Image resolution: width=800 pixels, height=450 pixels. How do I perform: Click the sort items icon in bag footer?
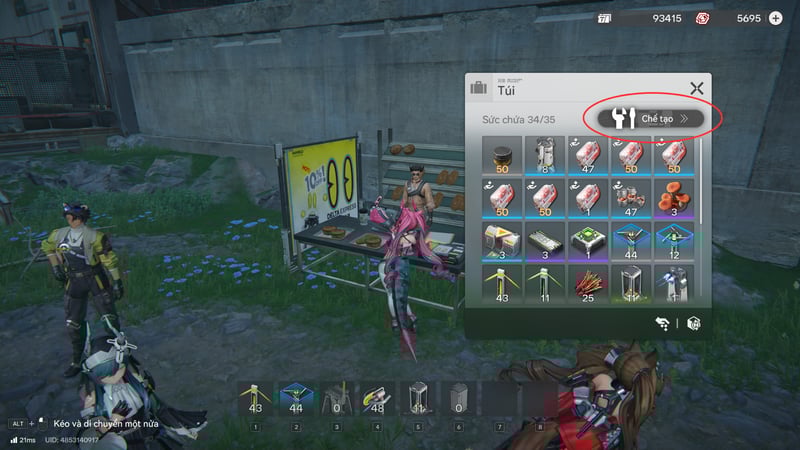click(x=662, y=323)
